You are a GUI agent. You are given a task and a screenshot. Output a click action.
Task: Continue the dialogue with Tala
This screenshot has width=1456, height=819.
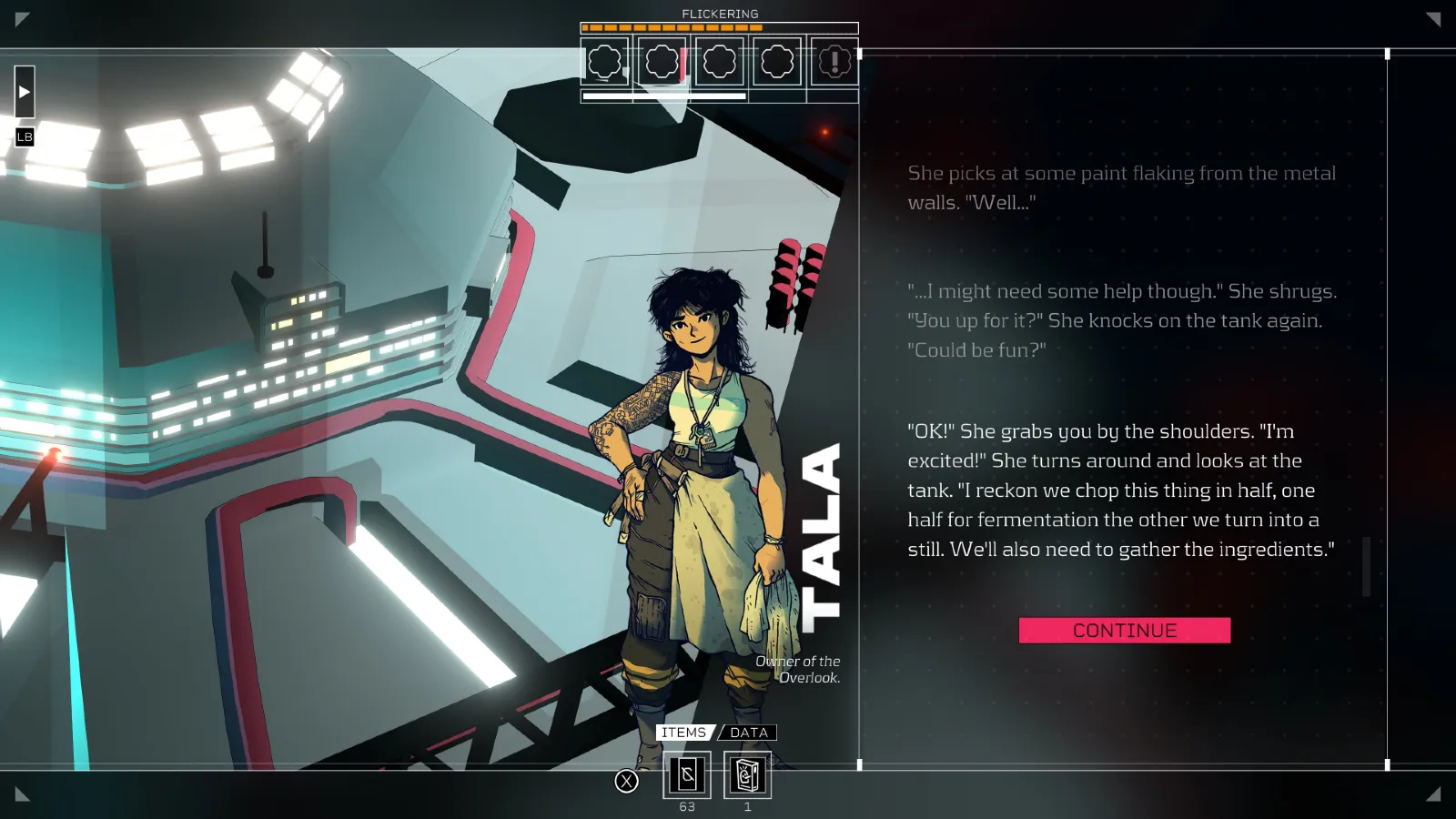[1124, 631]
